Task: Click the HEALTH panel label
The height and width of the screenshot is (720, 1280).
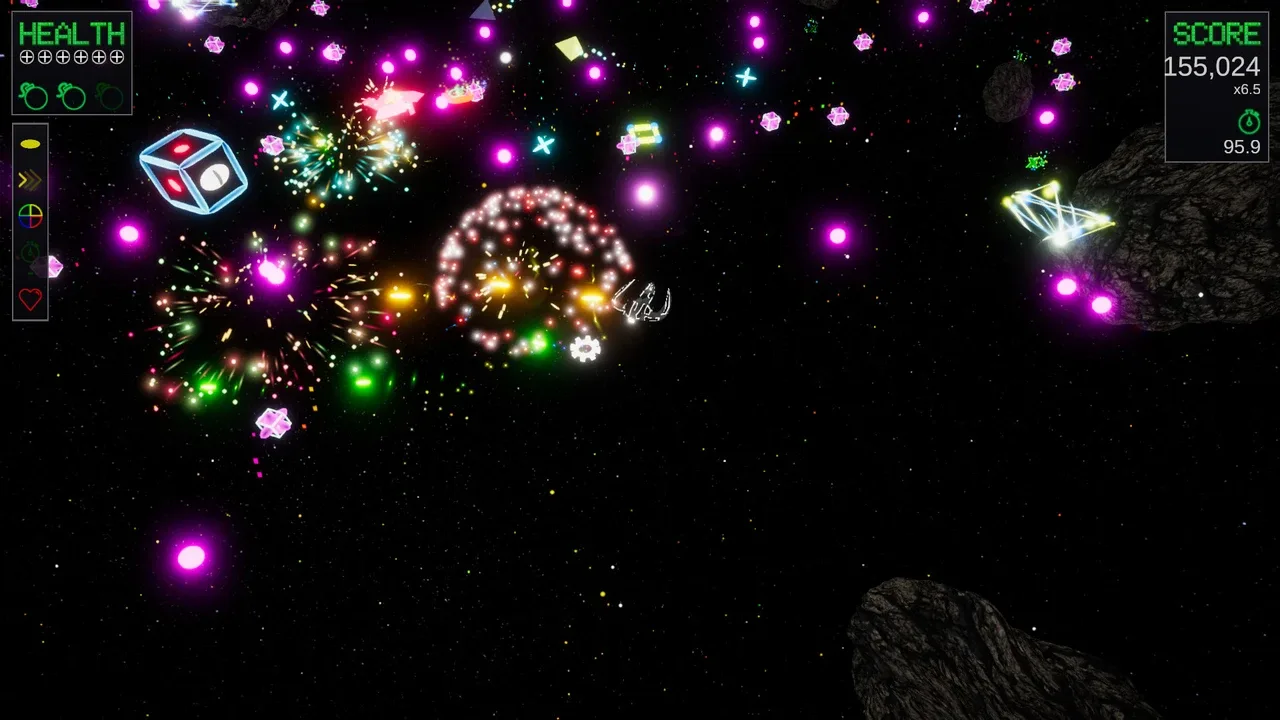Action: tap(69, 33)
